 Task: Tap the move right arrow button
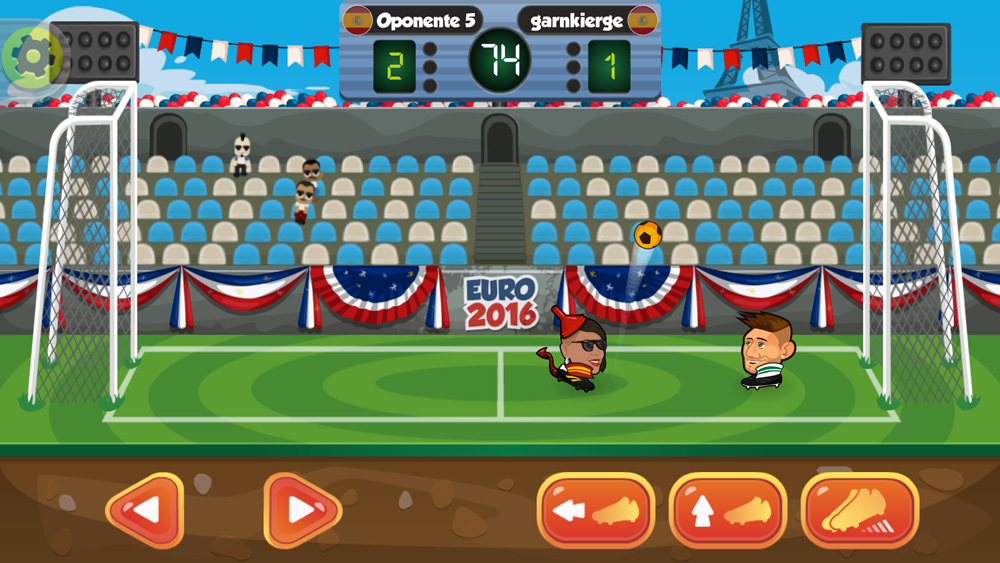(x=302, y=510)
